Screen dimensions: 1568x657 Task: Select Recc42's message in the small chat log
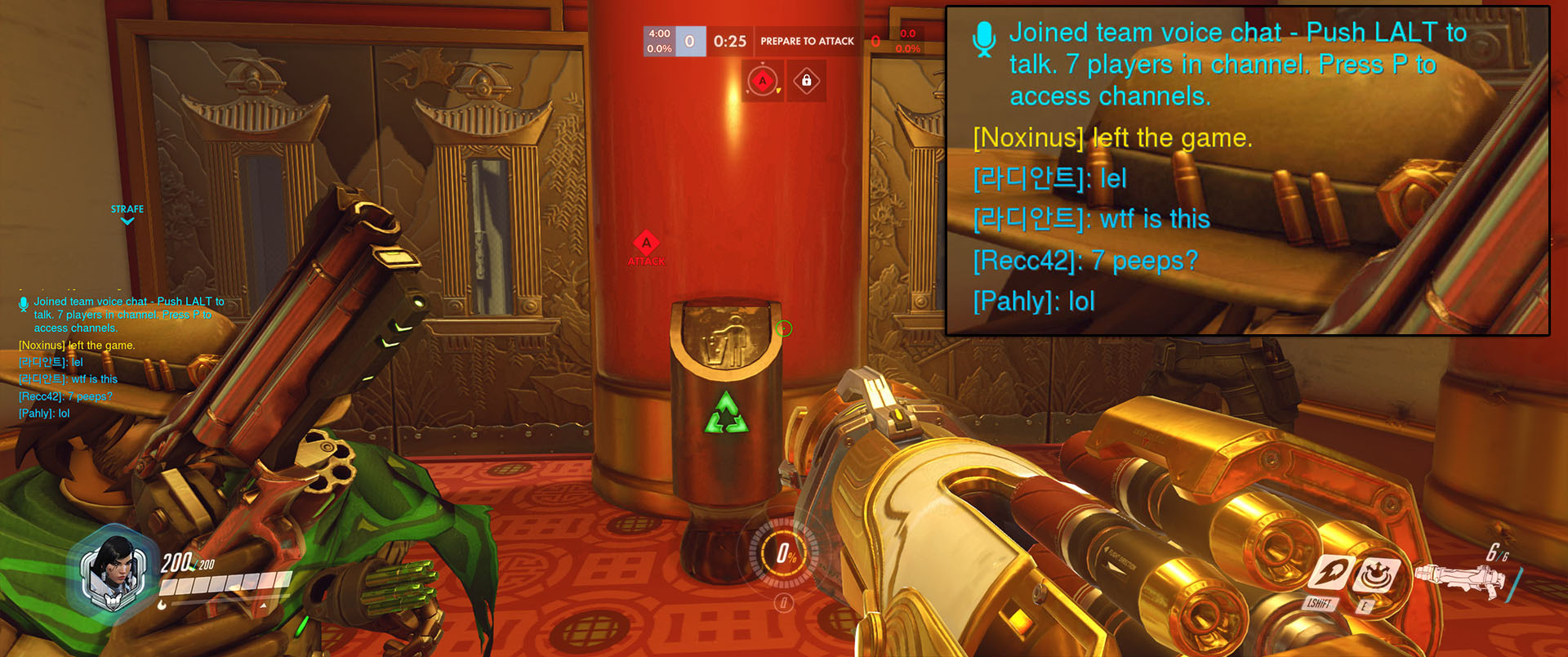(x=65, y=396)
